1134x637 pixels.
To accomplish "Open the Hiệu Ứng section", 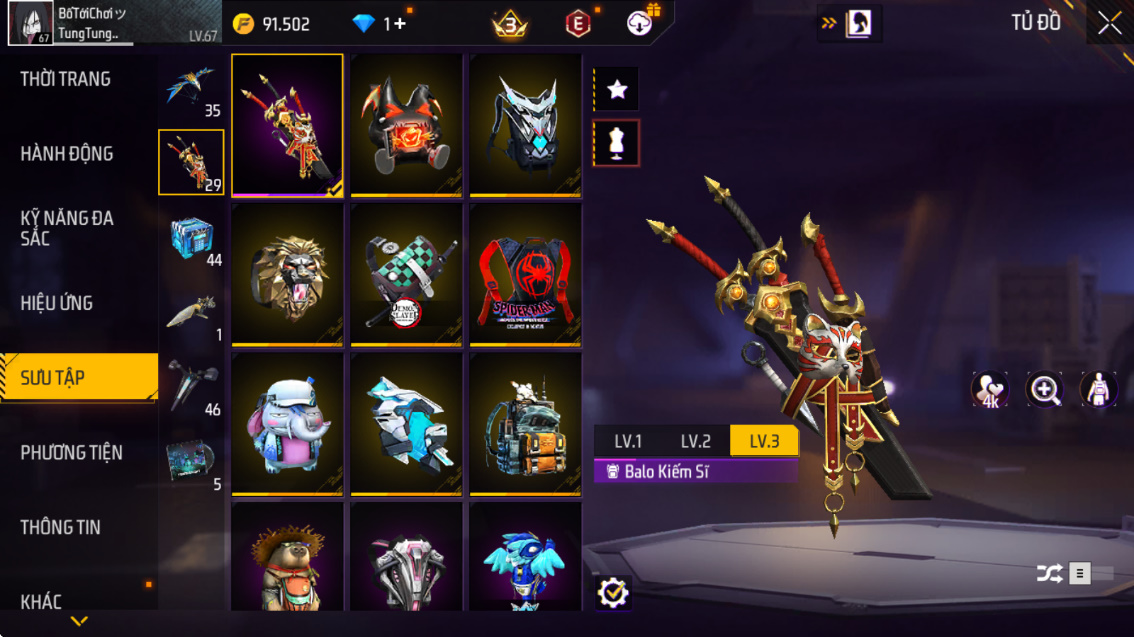I will tap(57, 303).
